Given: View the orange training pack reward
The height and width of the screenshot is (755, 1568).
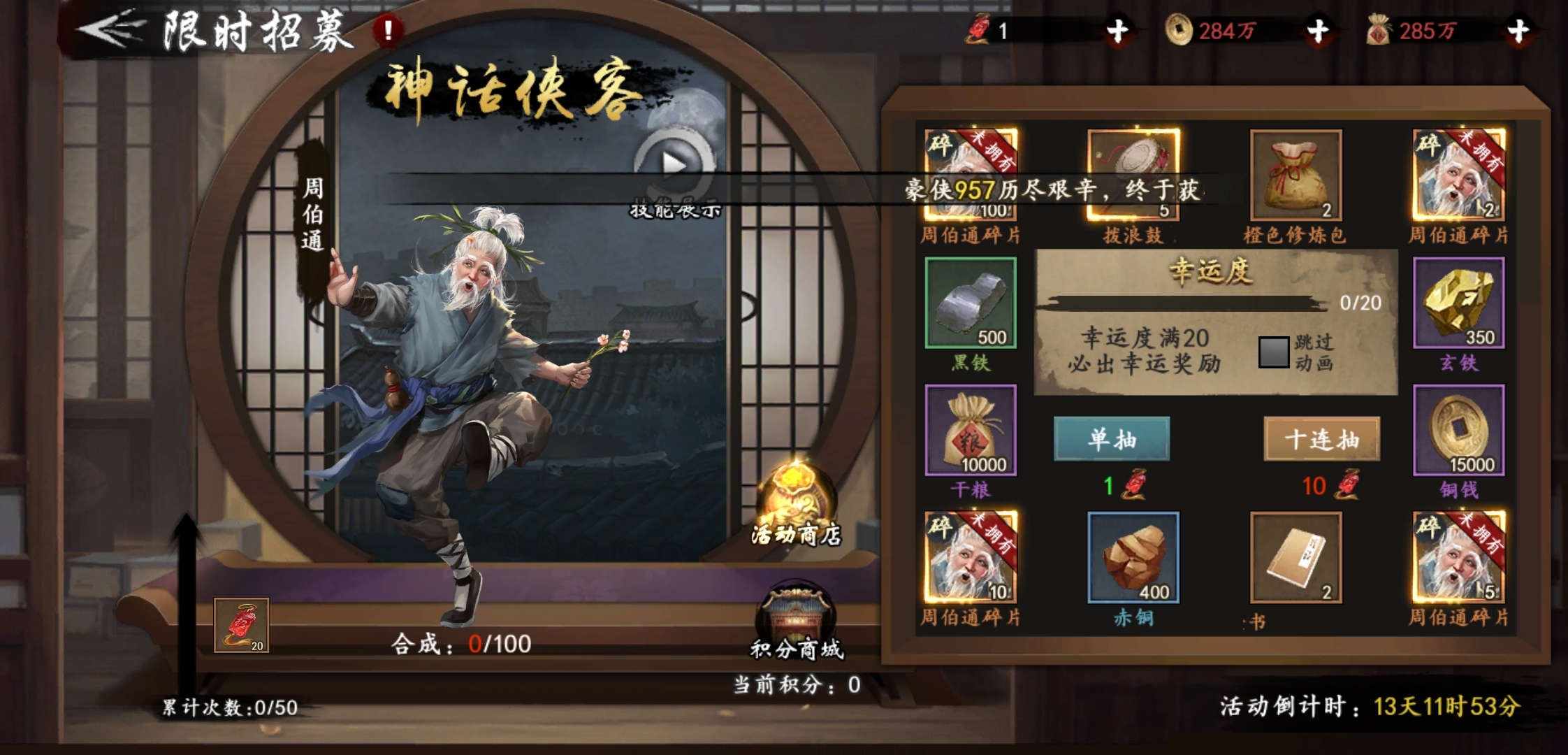Looking at the screenshot, I should [1295, 175].
